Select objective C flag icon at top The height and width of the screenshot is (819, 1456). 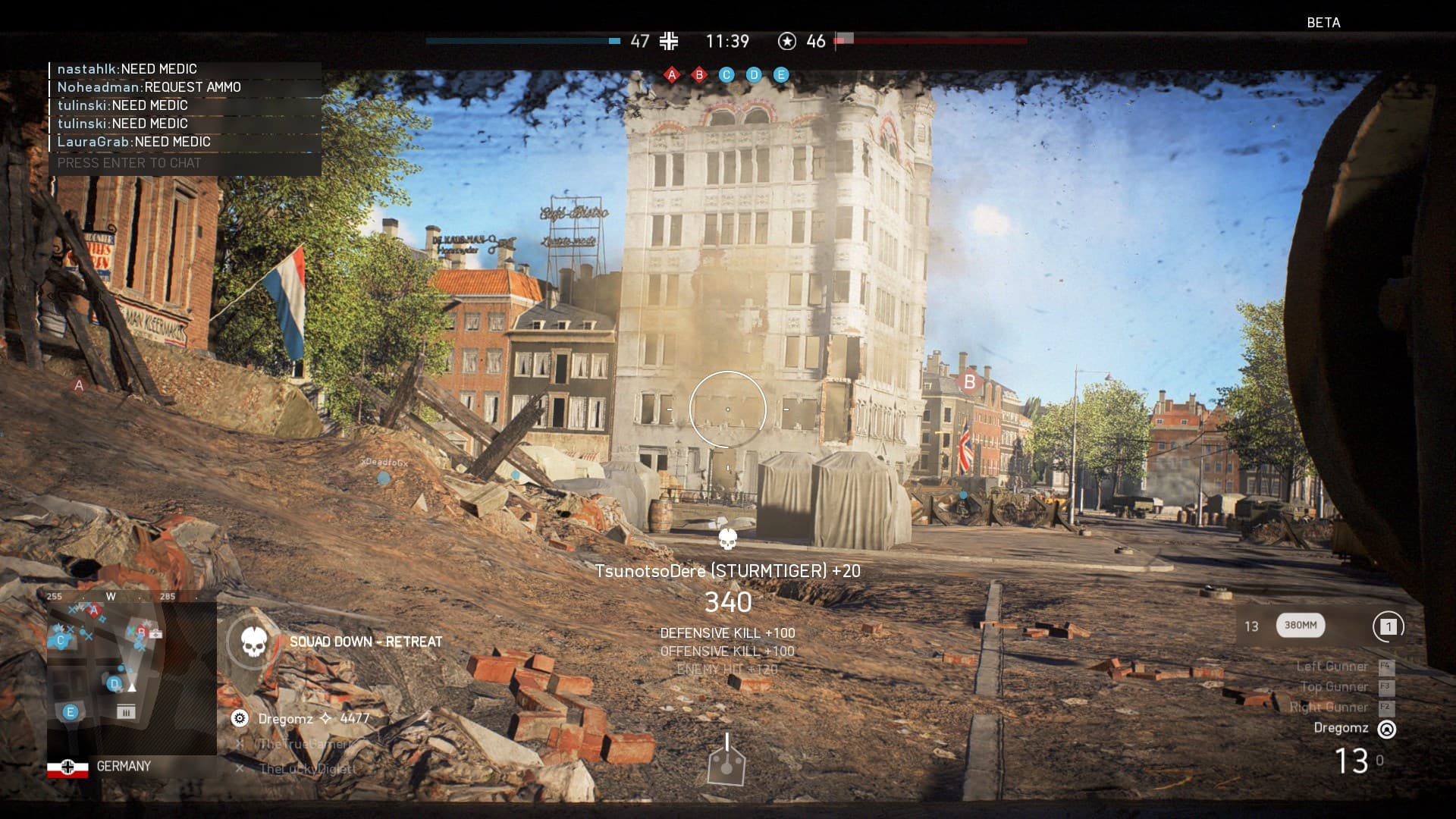(x=726, y=74)
